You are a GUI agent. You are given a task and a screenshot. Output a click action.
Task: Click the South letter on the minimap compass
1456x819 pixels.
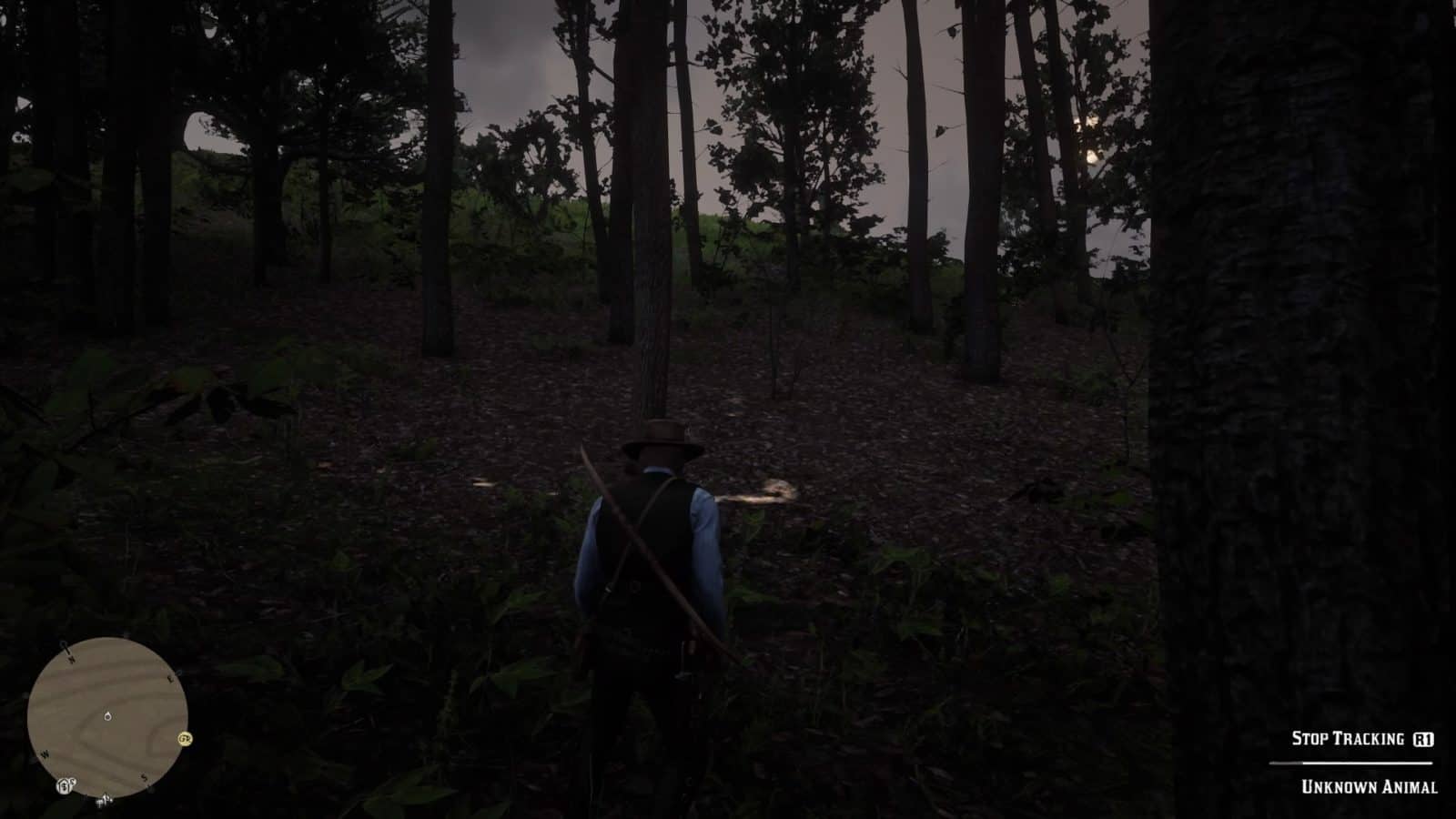144,778
